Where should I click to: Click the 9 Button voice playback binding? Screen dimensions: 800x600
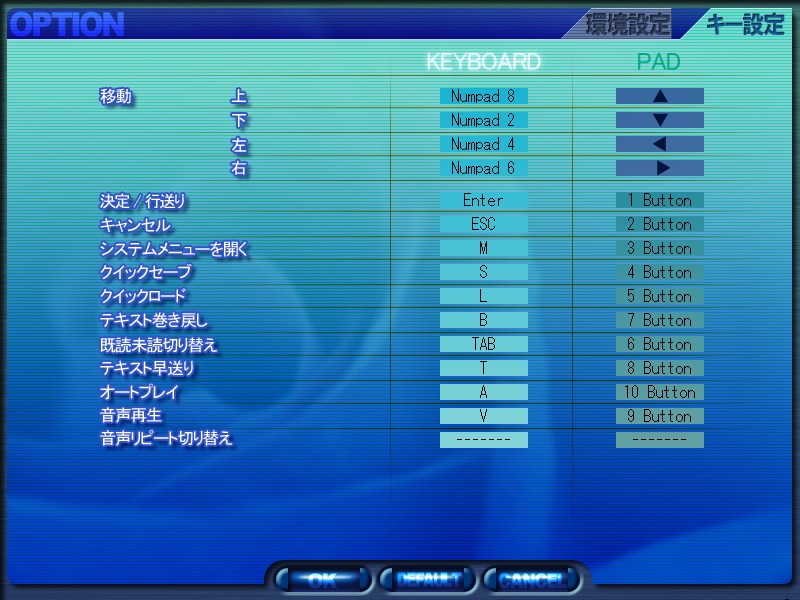[x=659, y=416]
